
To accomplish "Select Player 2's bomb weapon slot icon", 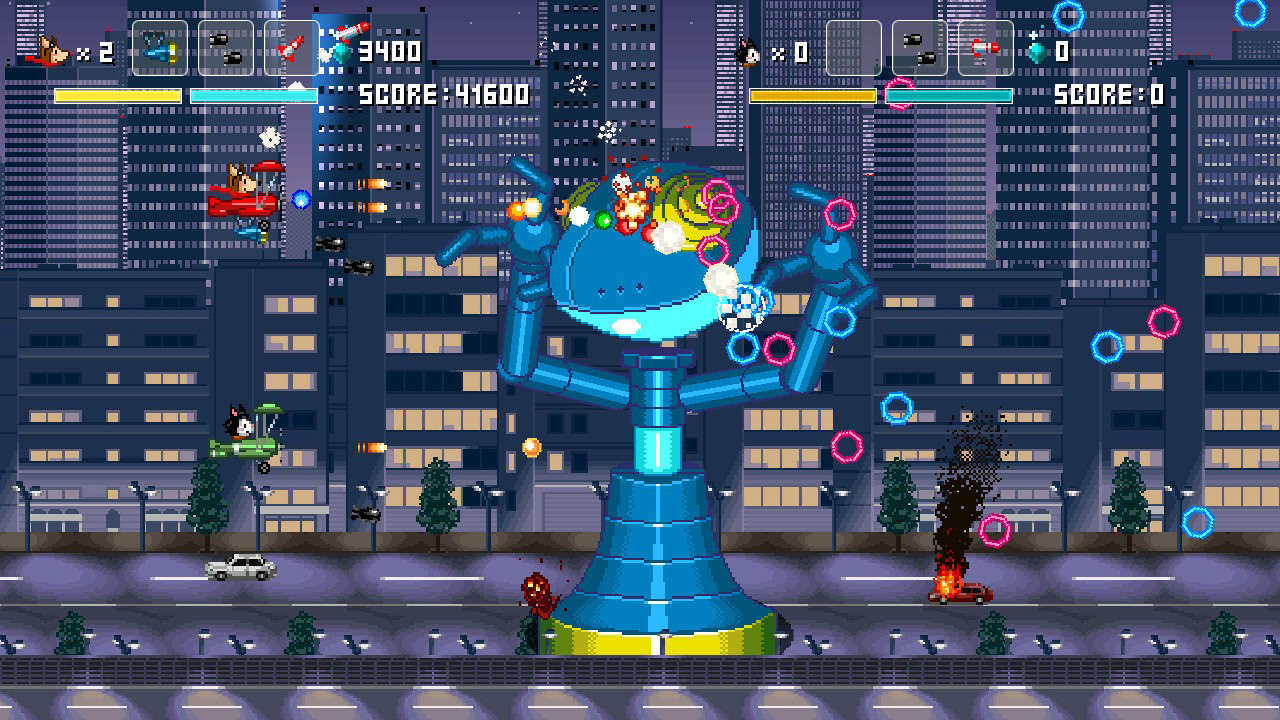I will 921,46.
